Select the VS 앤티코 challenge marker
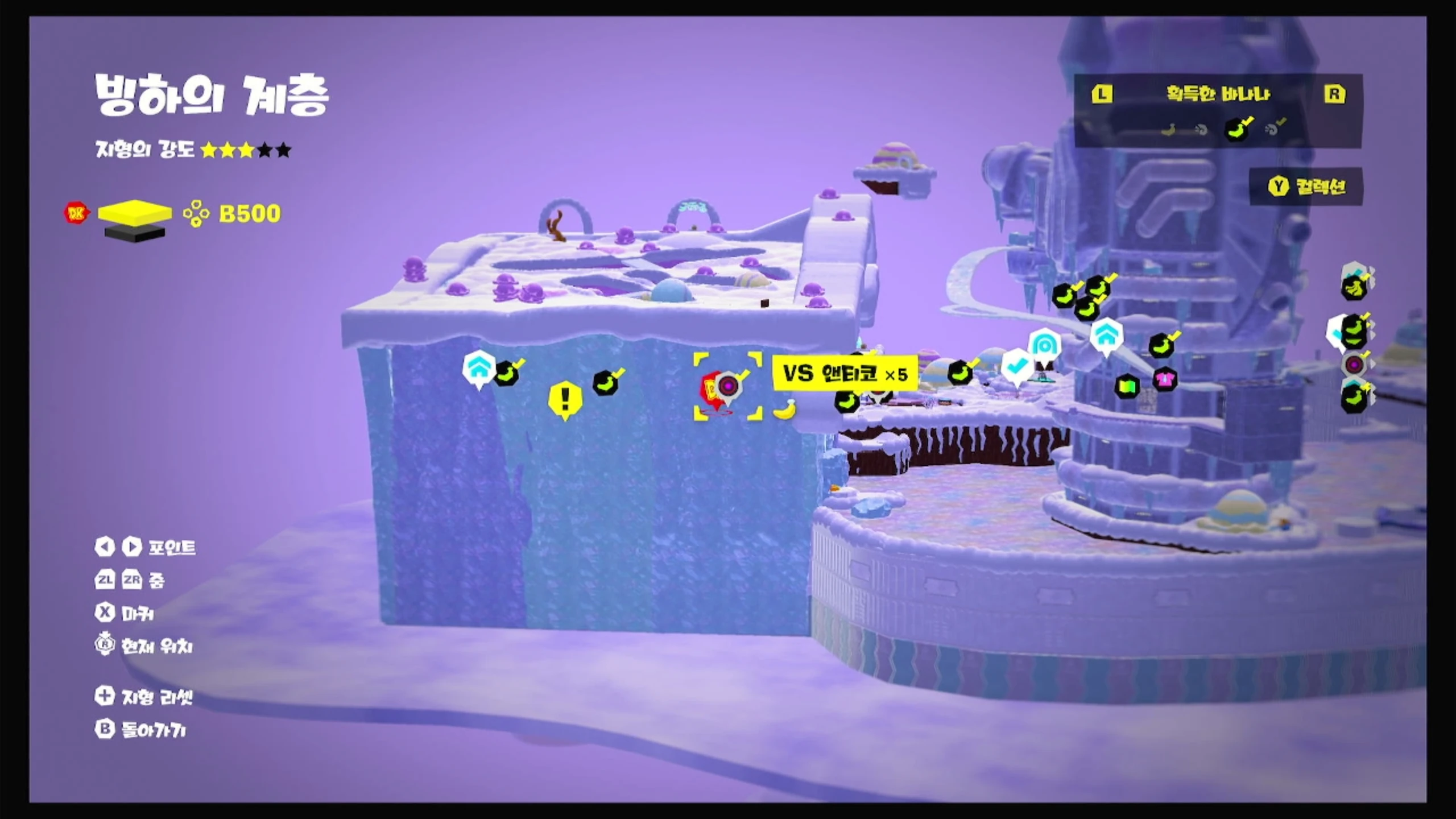Image resolution: width=1456 pixels, height=819 pixels. click(x=727, y=387)
